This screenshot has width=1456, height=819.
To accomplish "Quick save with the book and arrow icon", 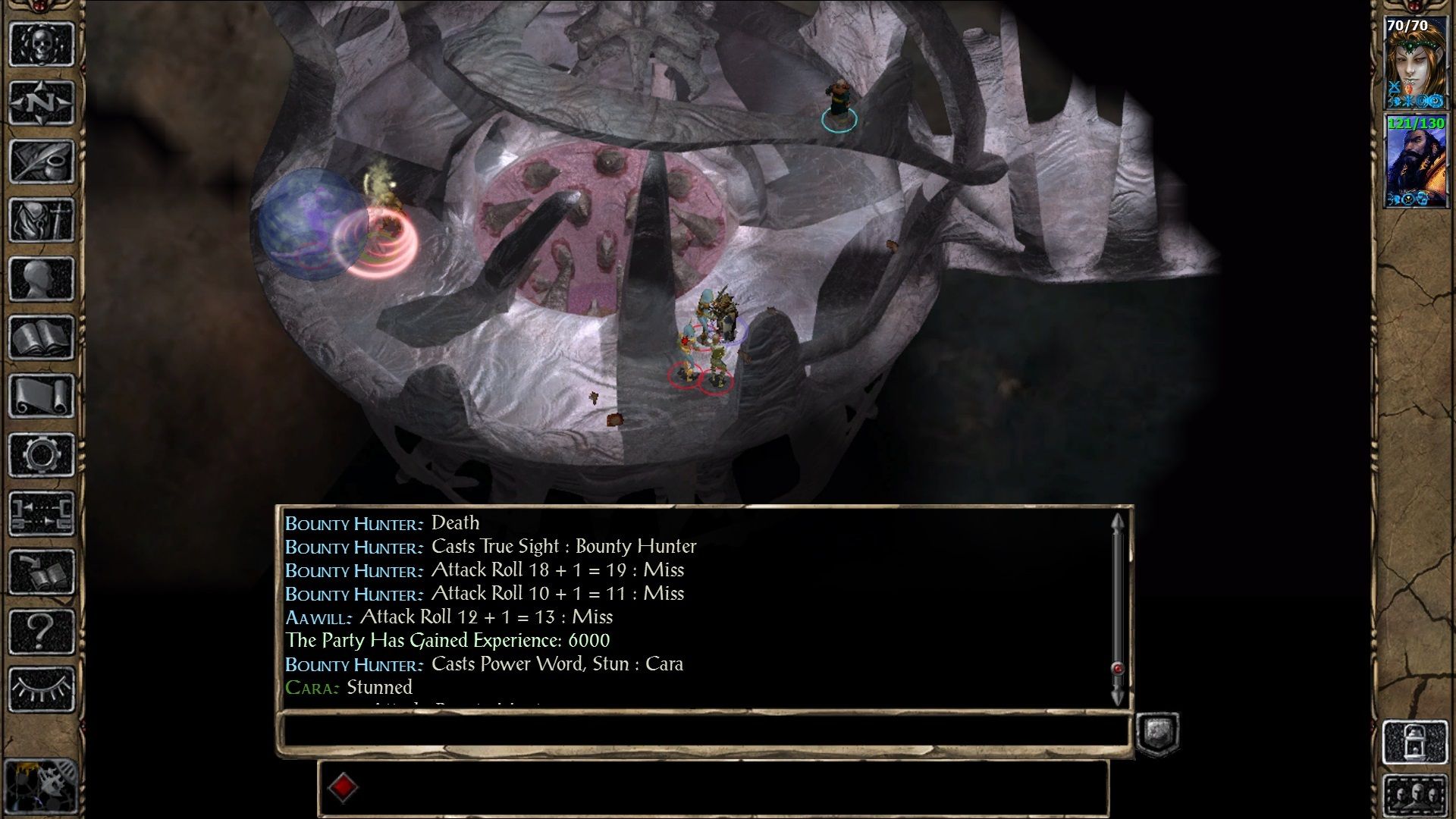I will pos(42,572).
